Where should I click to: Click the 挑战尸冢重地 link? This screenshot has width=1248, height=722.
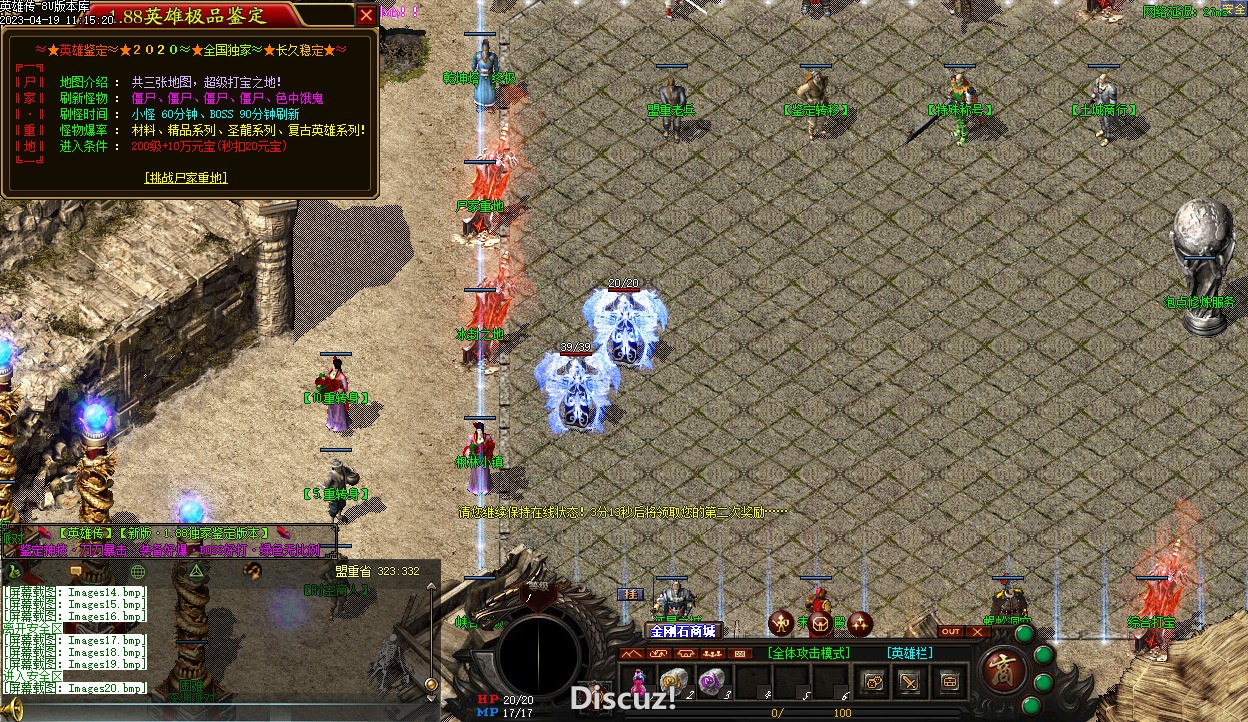(x=186, y=177)
